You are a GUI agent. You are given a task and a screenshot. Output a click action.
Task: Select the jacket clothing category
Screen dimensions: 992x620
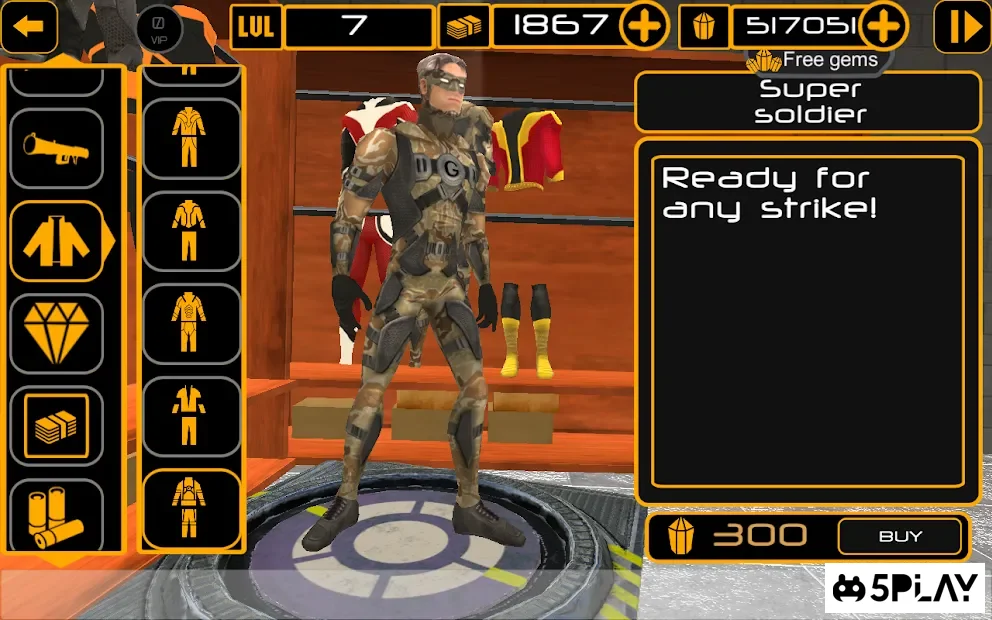click(x=58, y=241)
